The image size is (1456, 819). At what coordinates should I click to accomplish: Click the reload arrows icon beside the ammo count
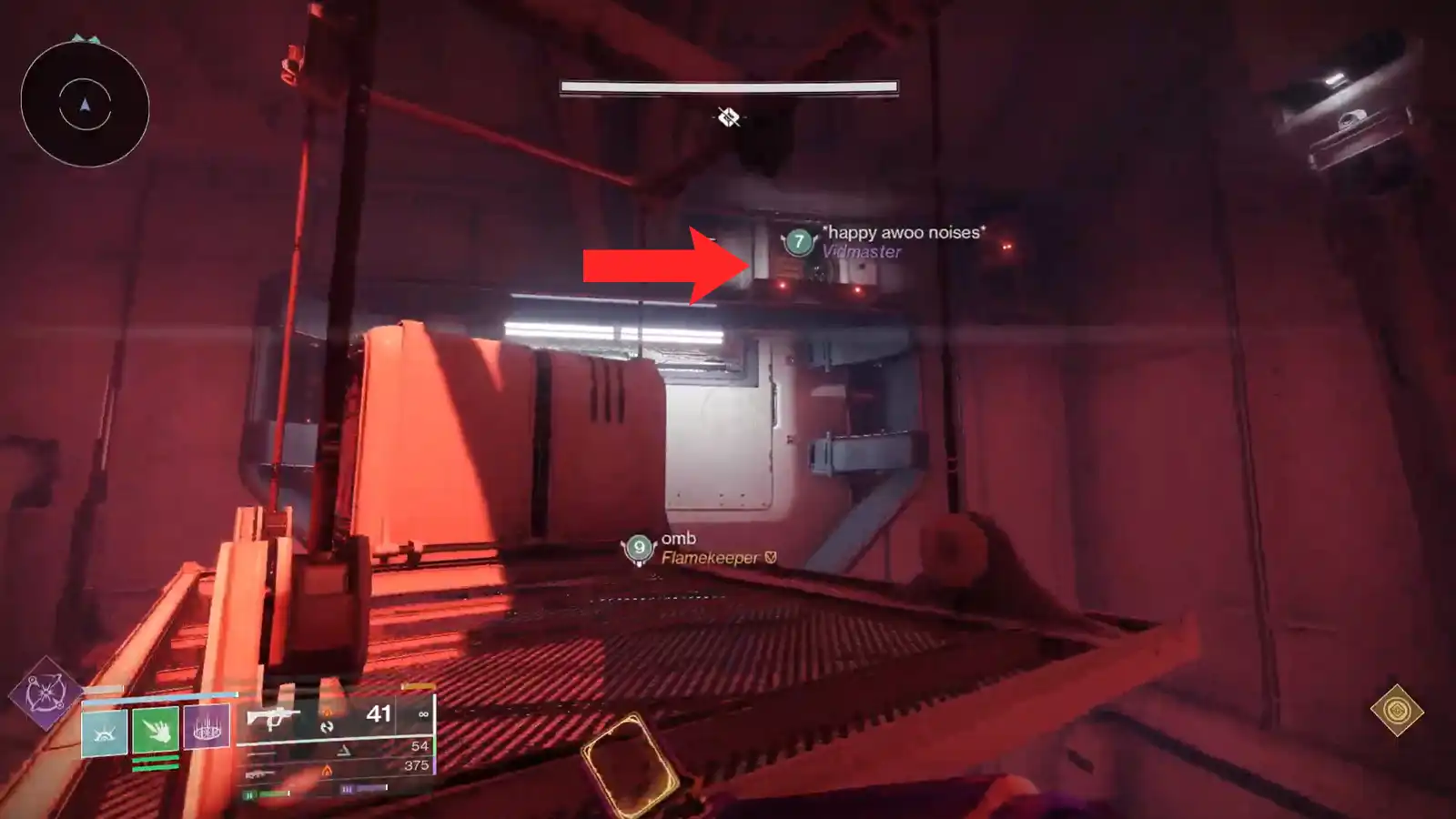pos(326,726)
